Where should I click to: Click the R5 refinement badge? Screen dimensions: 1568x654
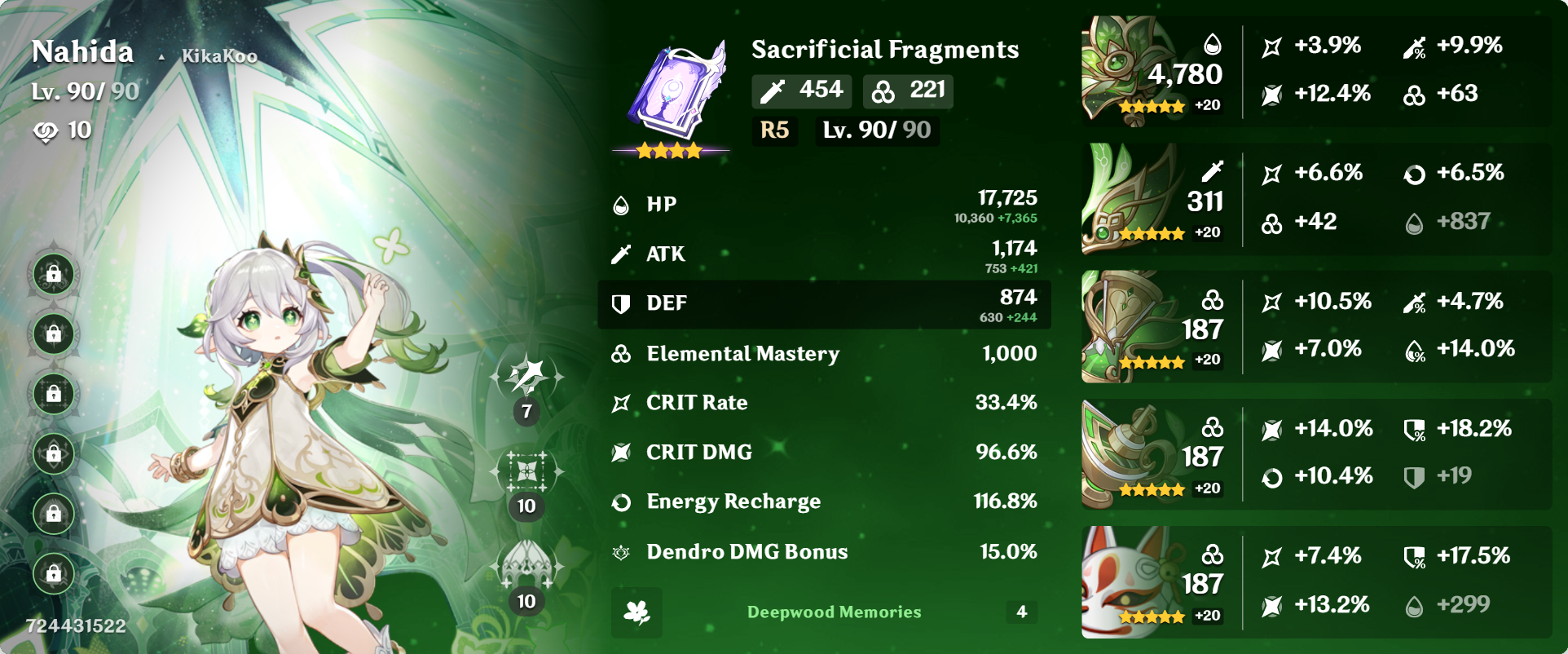pos(773,130)
